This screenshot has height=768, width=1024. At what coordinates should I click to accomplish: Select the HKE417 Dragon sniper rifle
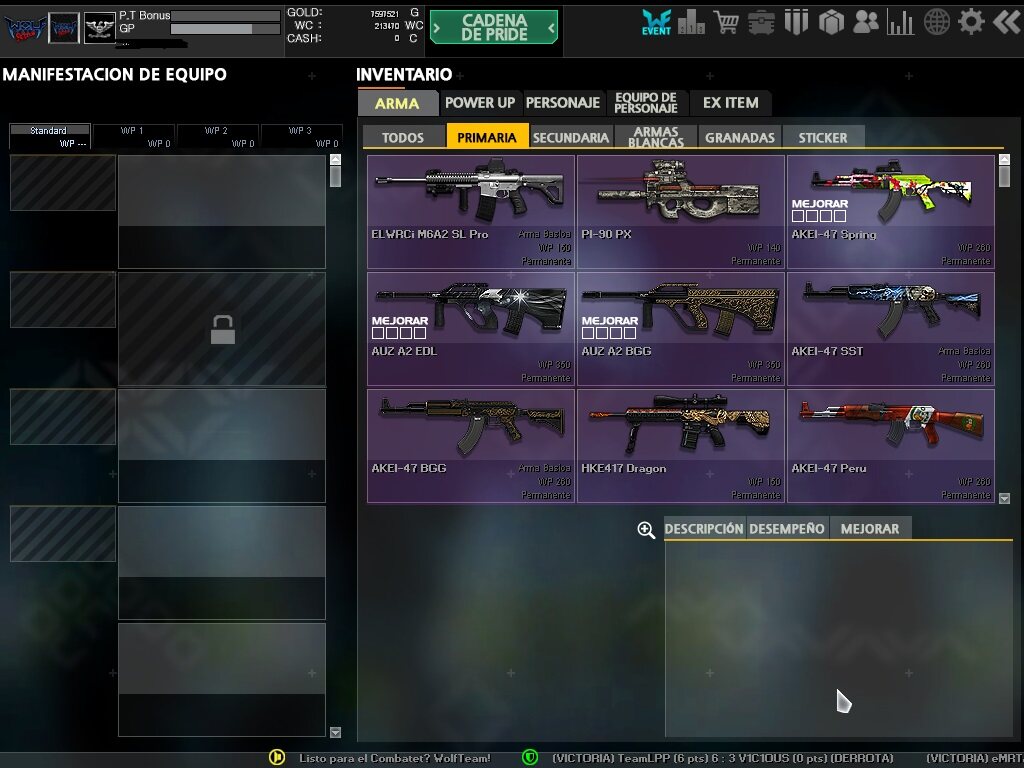pos(680,445)
